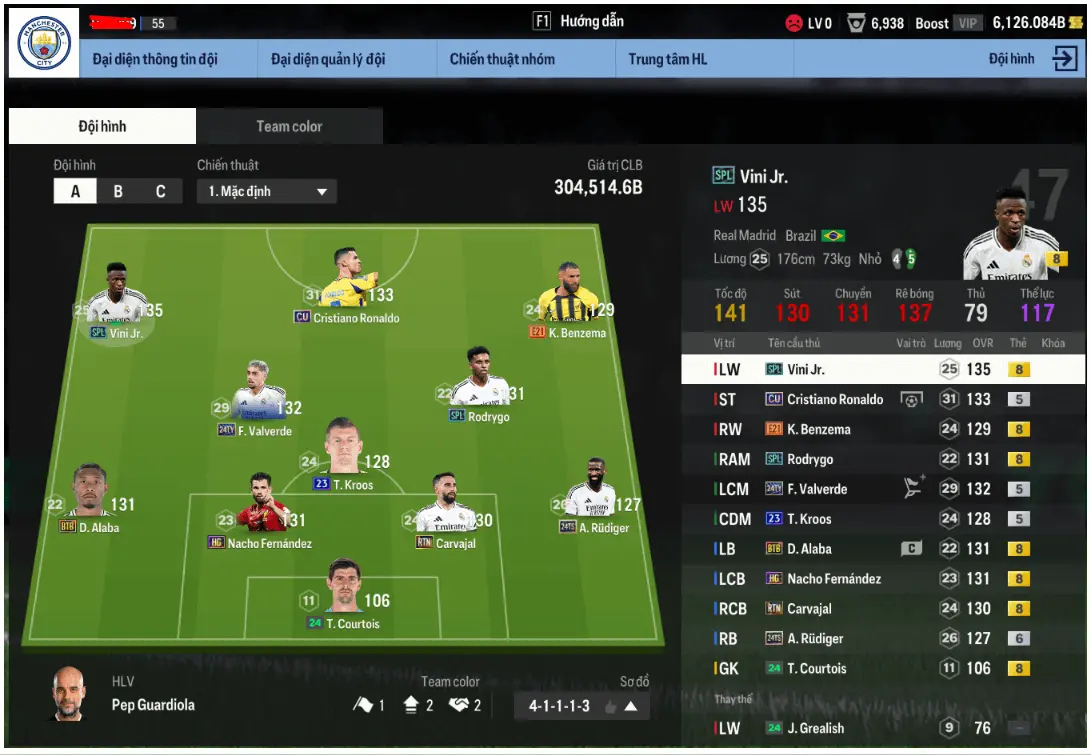Click coach Pep Guardiola's portrait
The image size is (1091, 755).
click(x=68, y=694)
